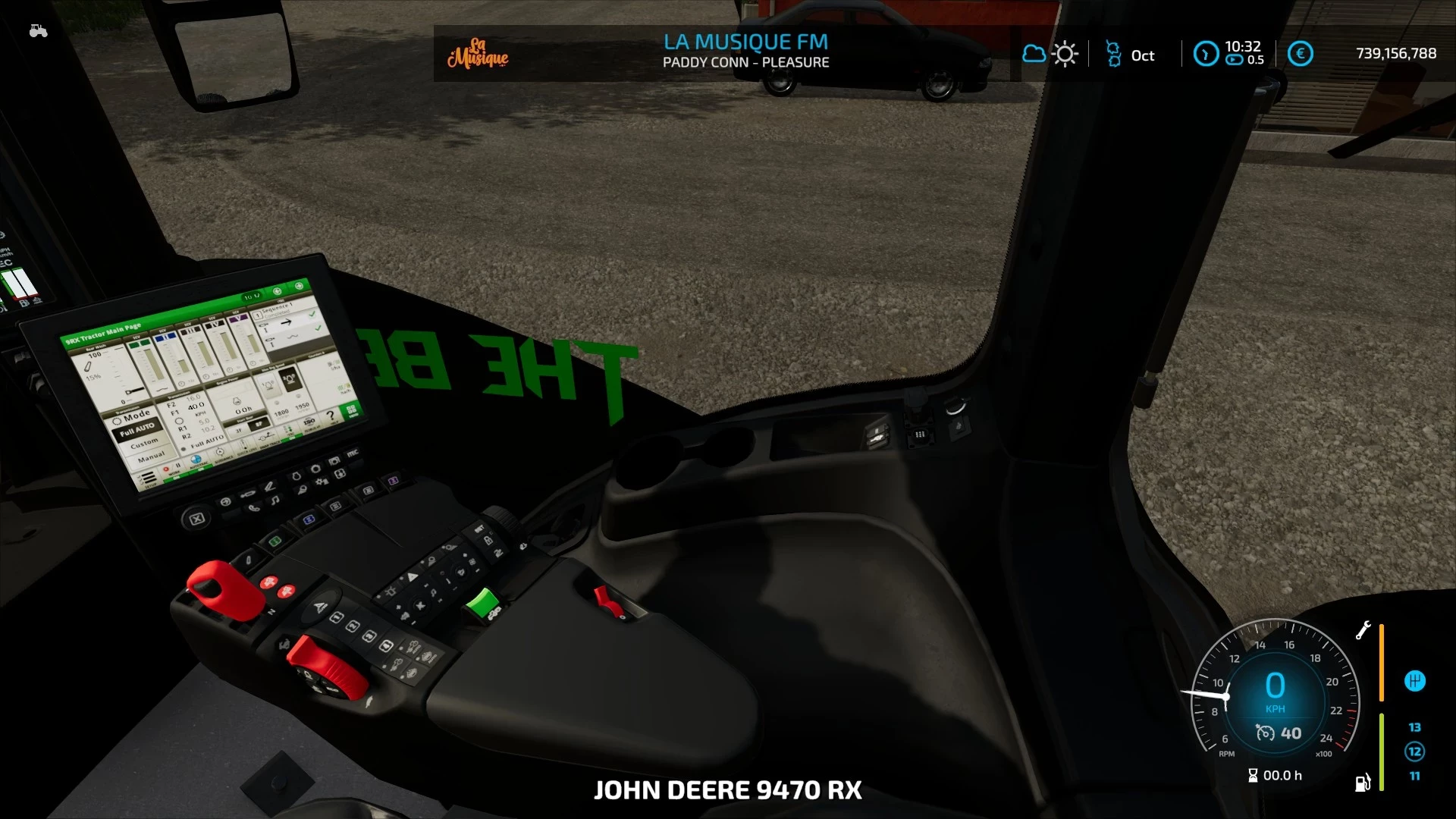Click the sun weather forecast icon

click(1065, 53)
